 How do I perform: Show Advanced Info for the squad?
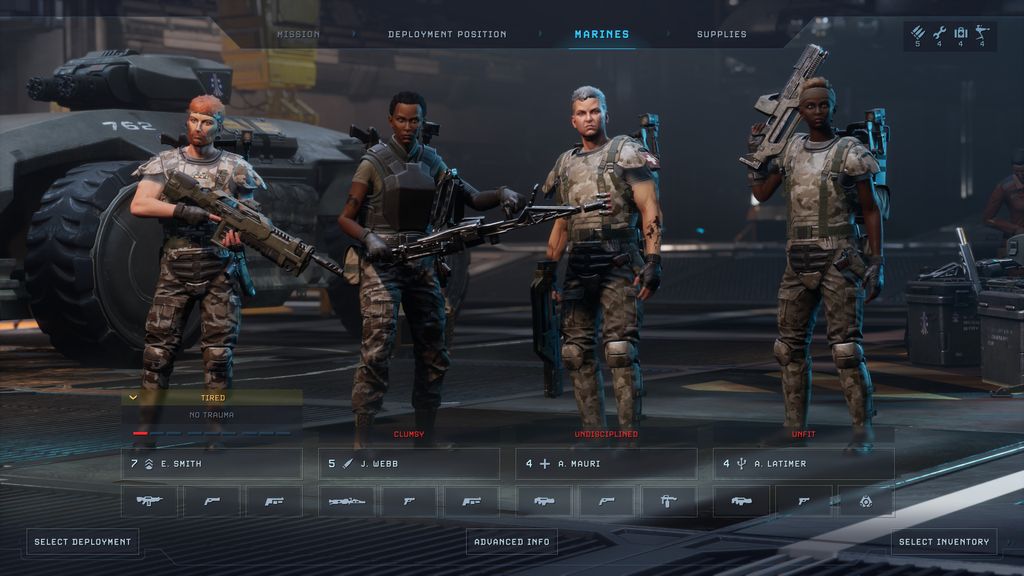tap(512, 542)
